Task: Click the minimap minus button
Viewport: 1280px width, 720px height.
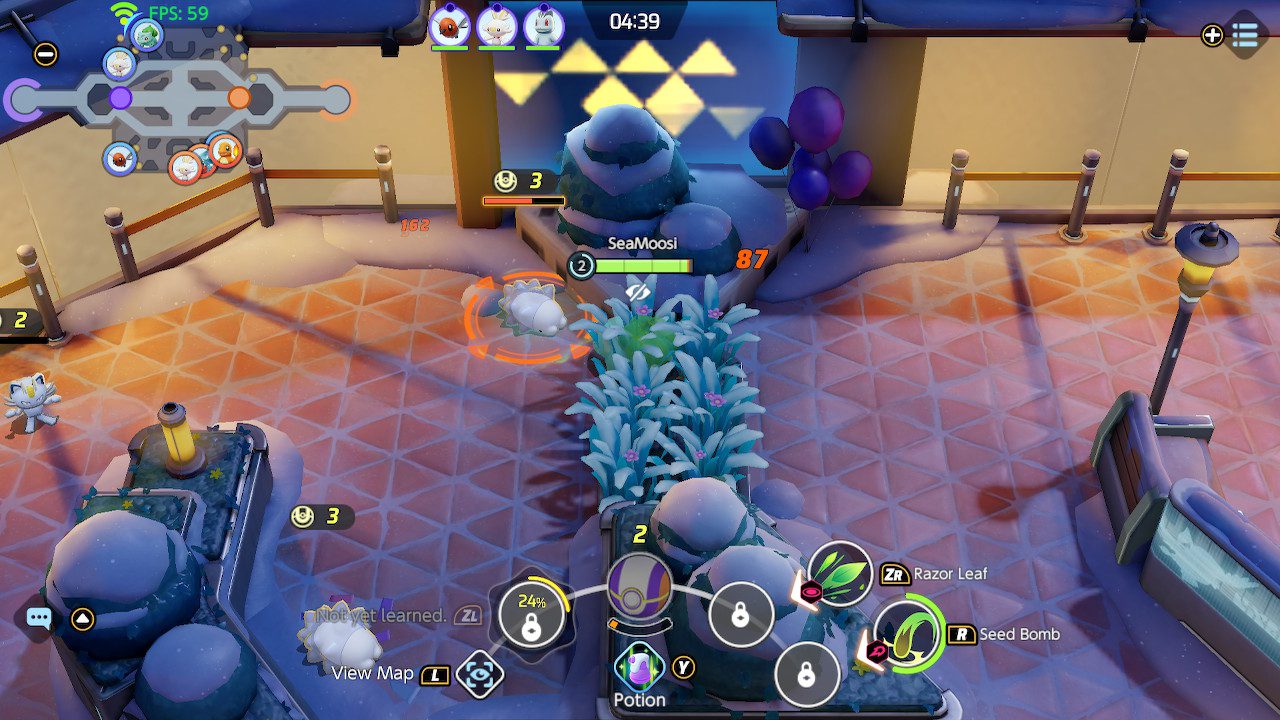Action: click(45, 54)
